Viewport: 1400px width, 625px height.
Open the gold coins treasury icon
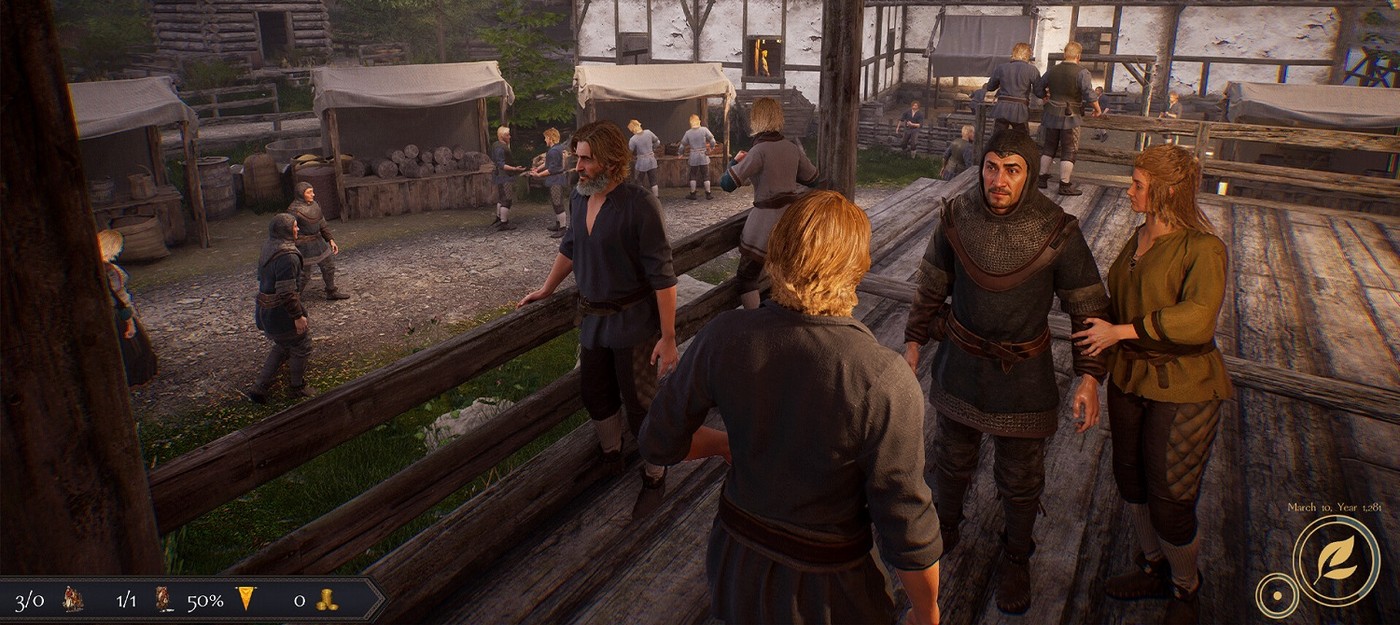click(x=326, y=600)
